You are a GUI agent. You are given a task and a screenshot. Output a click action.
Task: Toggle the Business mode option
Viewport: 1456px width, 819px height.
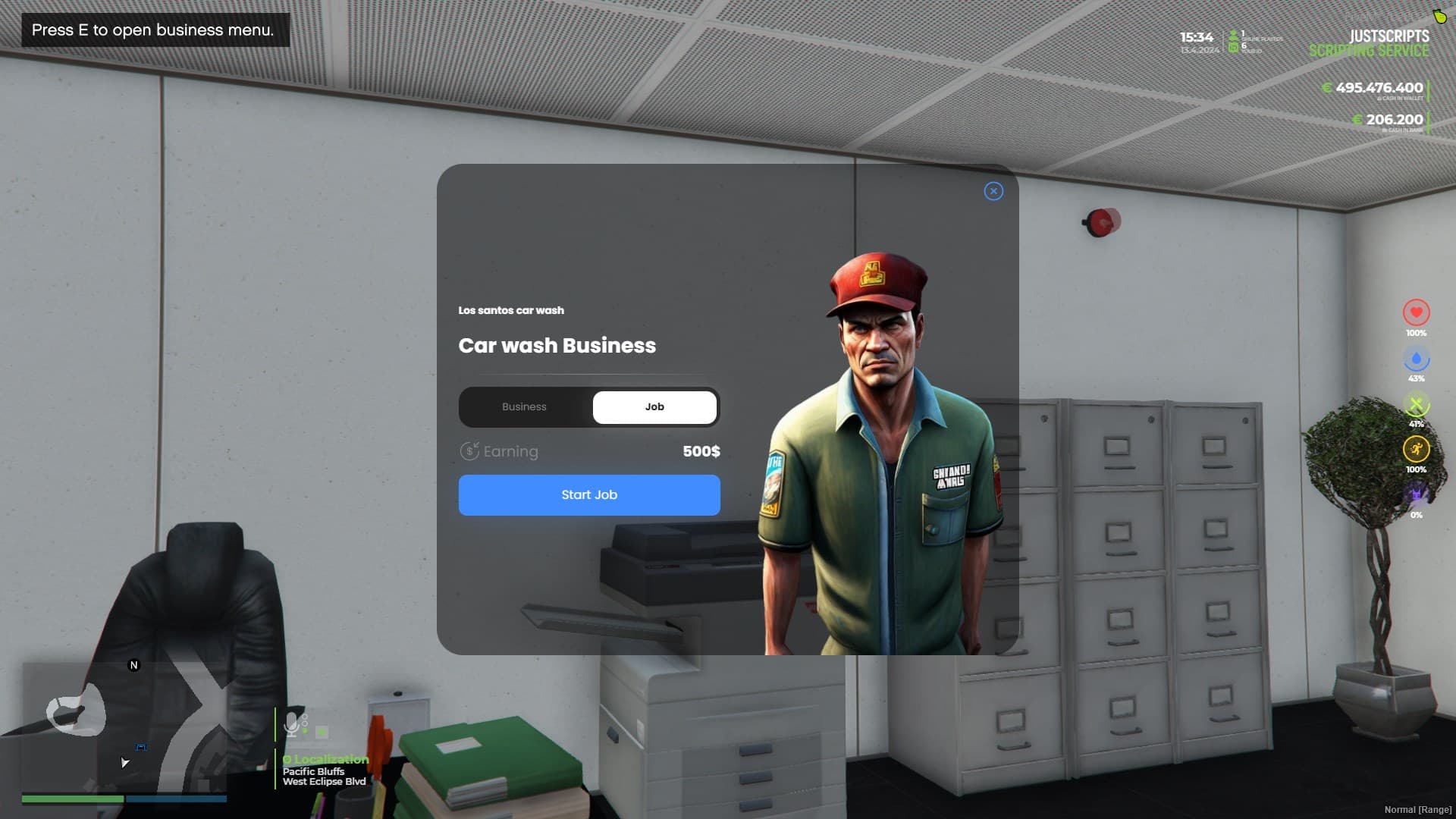click(x=525, y=406)
